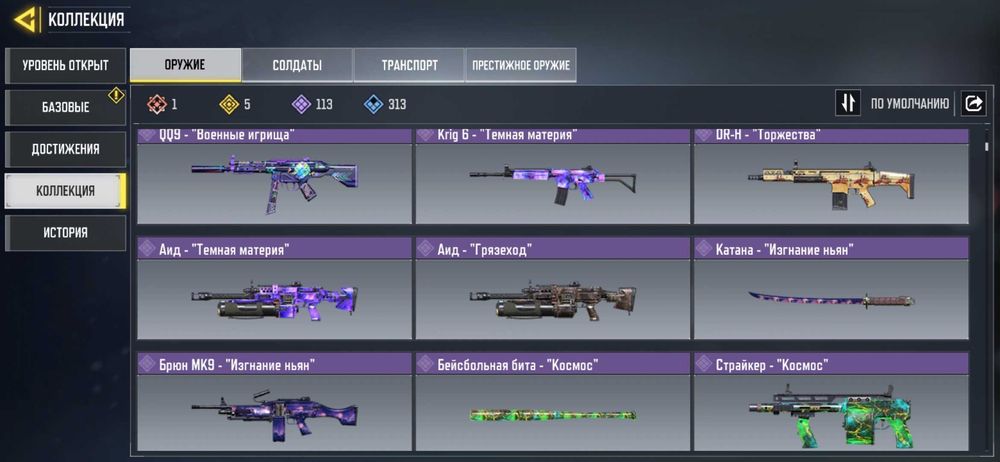The image size is (1000, 462).
Task: Open the Аид Темная материя card
Action: click(274, 292)
